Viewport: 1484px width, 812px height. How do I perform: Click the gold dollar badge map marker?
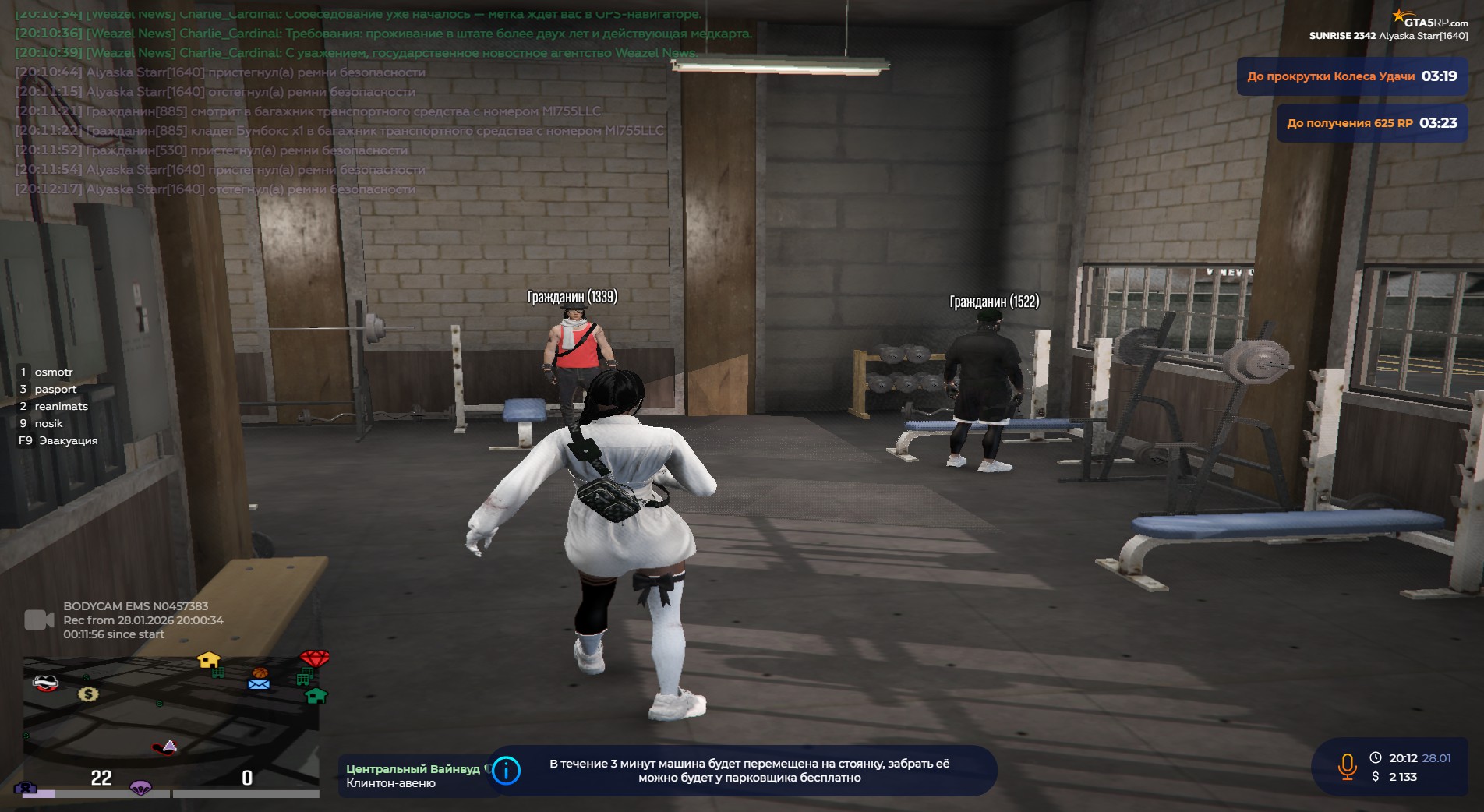coord(88,694)
